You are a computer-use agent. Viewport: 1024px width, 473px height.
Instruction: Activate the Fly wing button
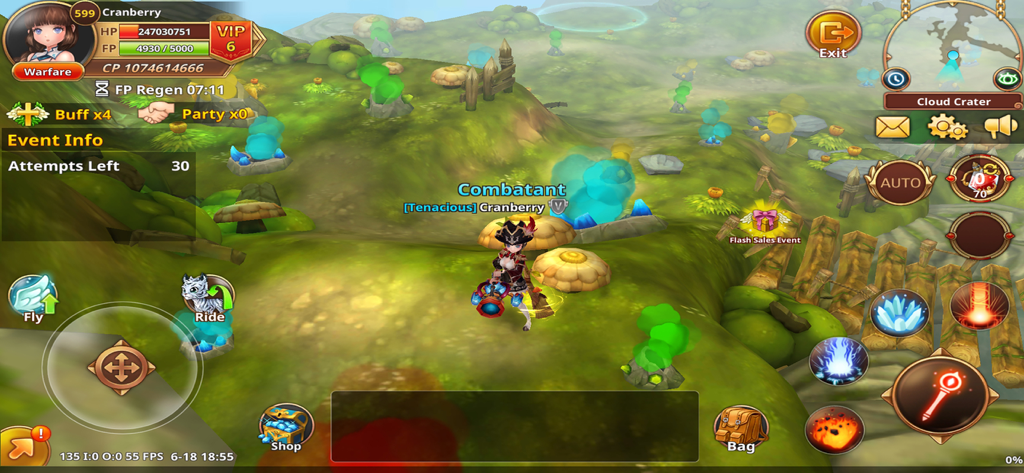click(33, 298)
